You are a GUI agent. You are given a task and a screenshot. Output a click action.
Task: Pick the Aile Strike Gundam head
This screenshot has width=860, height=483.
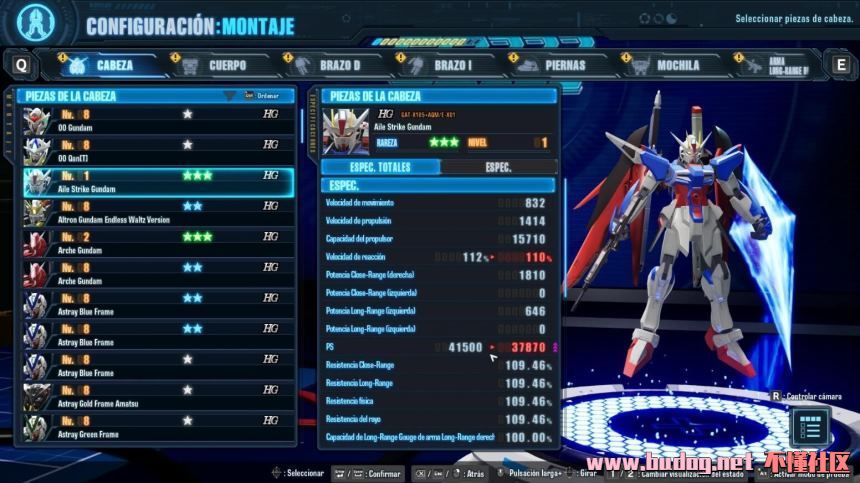pos(158,181)
